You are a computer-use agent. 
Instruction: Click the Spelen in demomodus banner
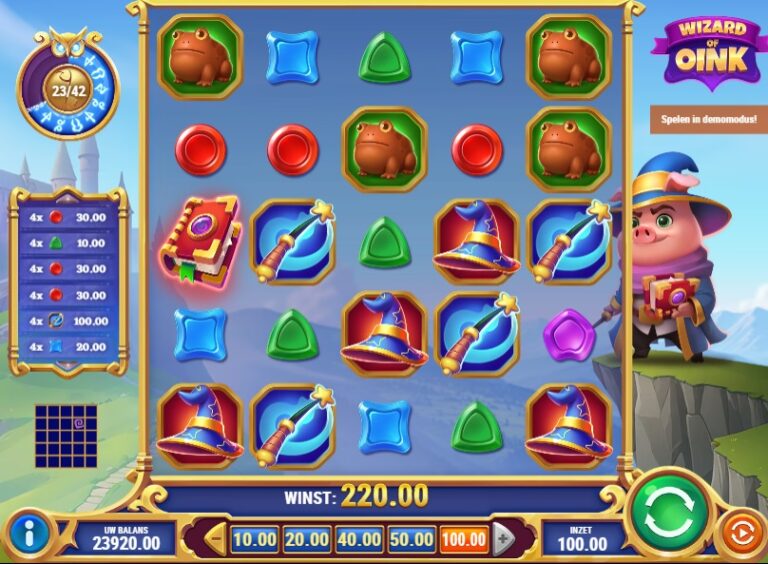[x=708, y=119]
